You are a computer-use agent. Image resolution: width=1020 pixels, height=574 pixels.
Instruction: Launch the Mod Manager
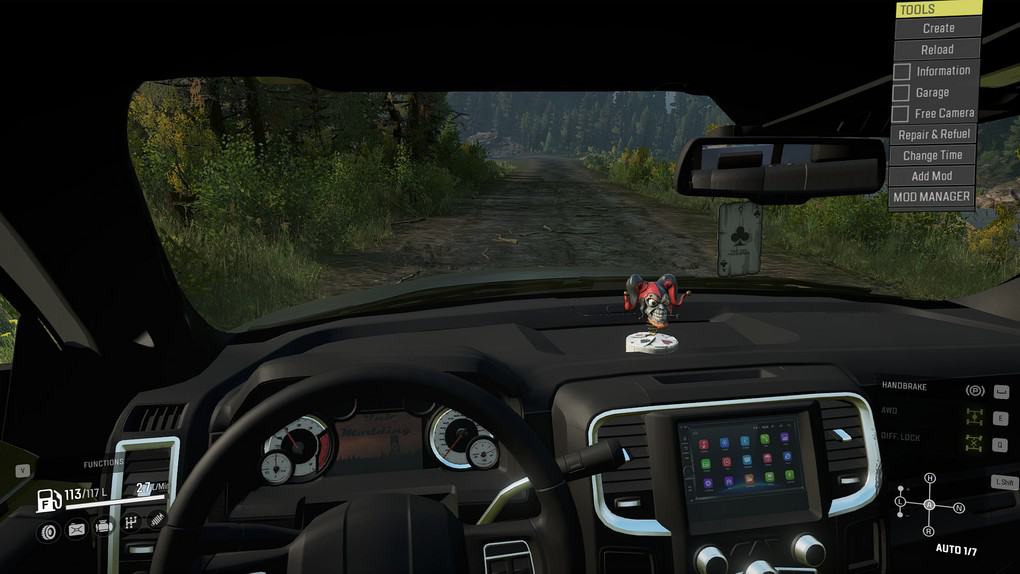pyautogui.click(x=931, y=197)
